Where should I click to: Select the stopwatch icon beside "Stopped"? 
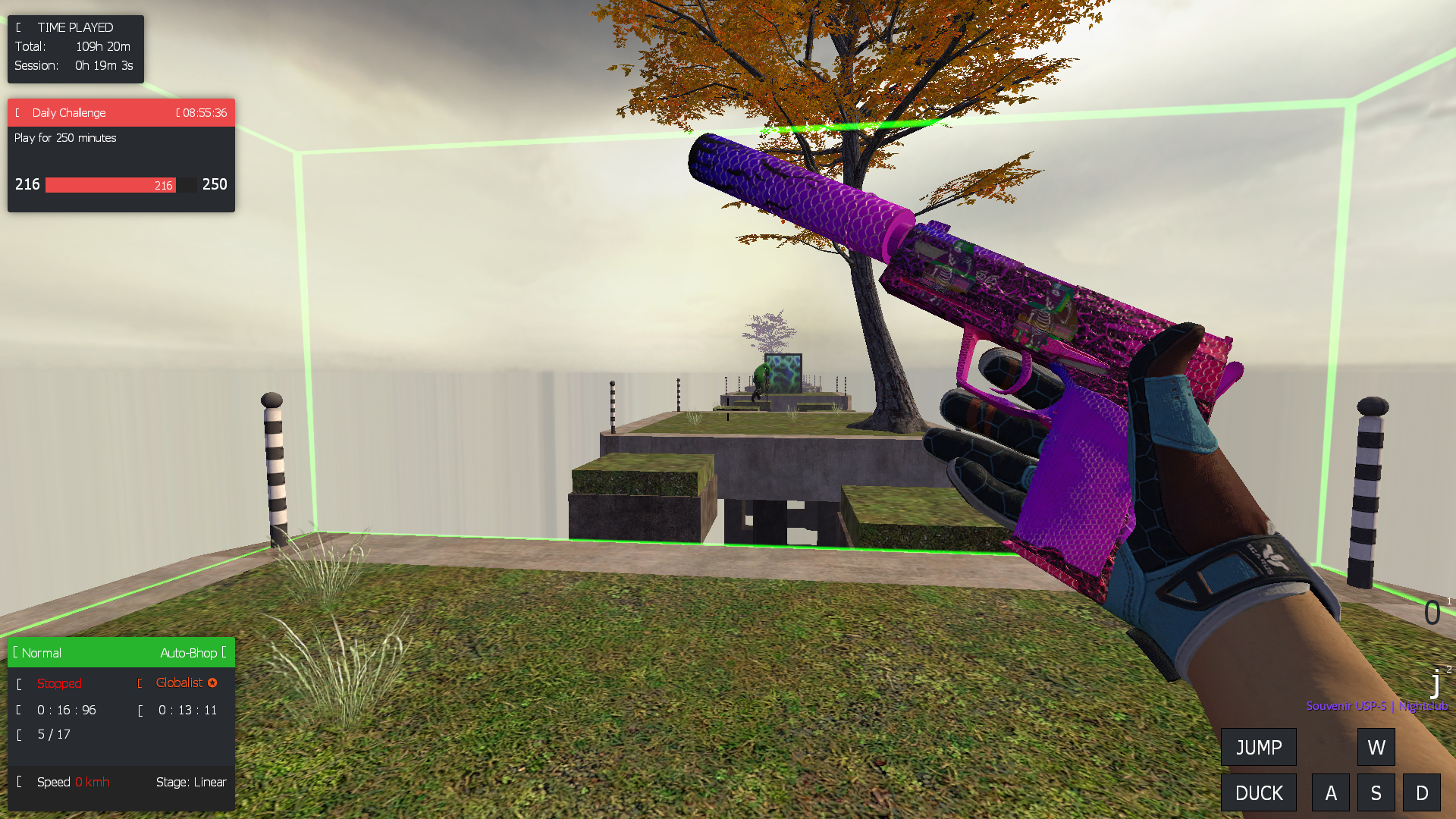[18, 683]
